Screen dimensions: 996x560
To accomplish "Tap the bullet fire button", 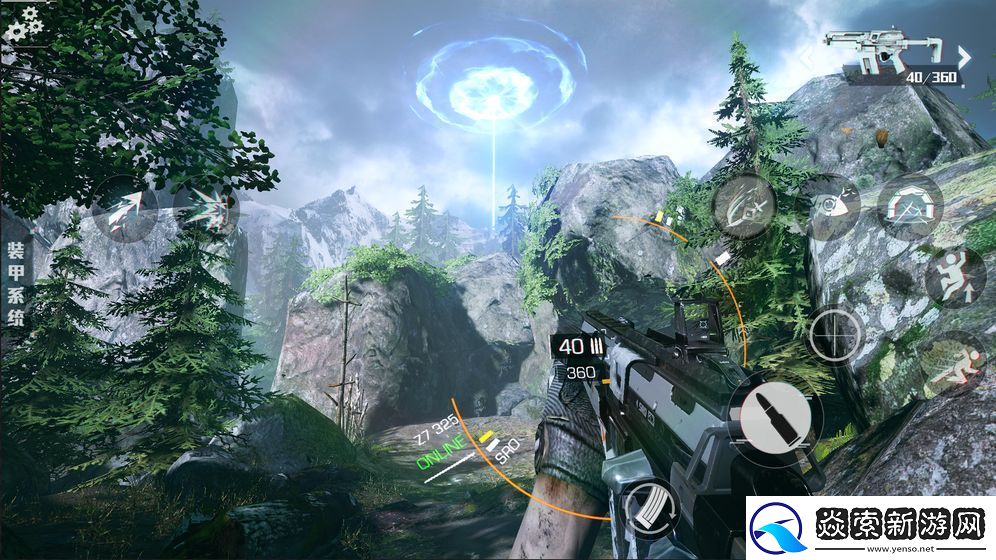I will point(775,419).
